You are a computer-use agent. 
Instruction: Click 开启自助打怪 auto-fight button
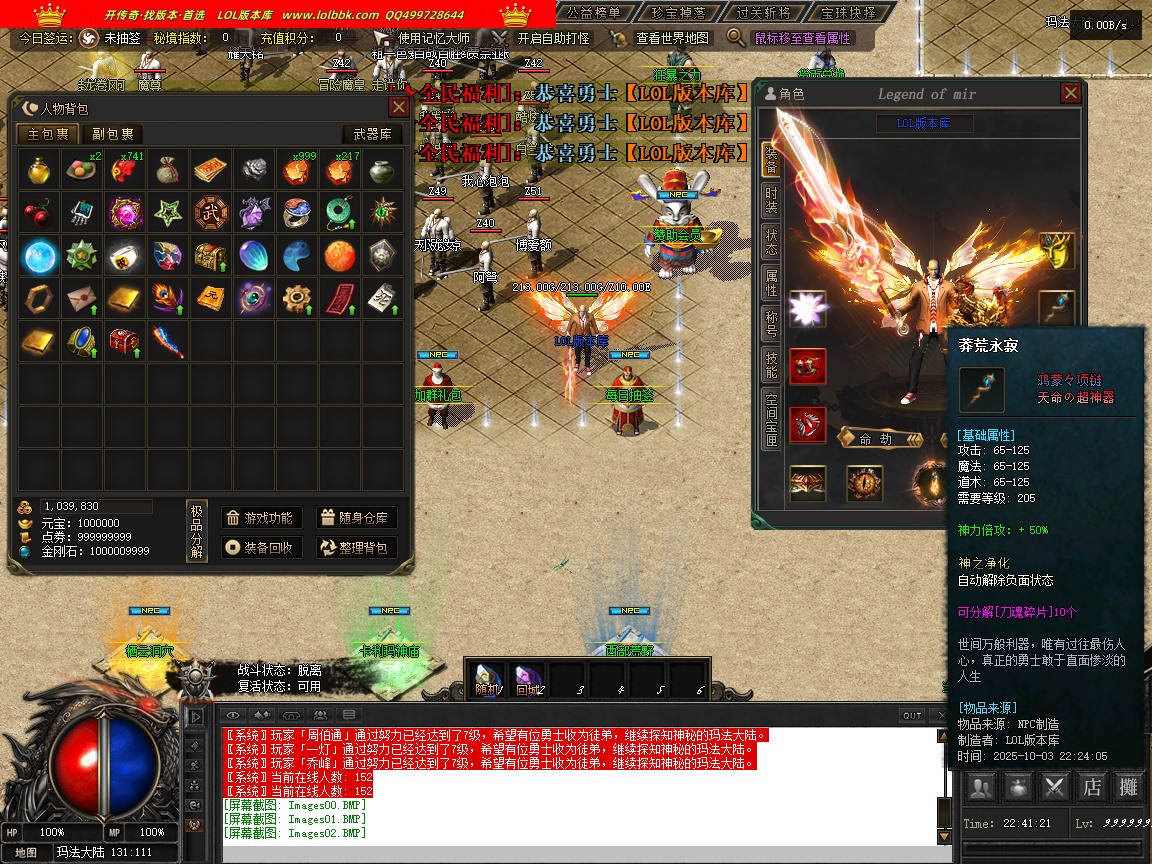(x=554, y=38)
